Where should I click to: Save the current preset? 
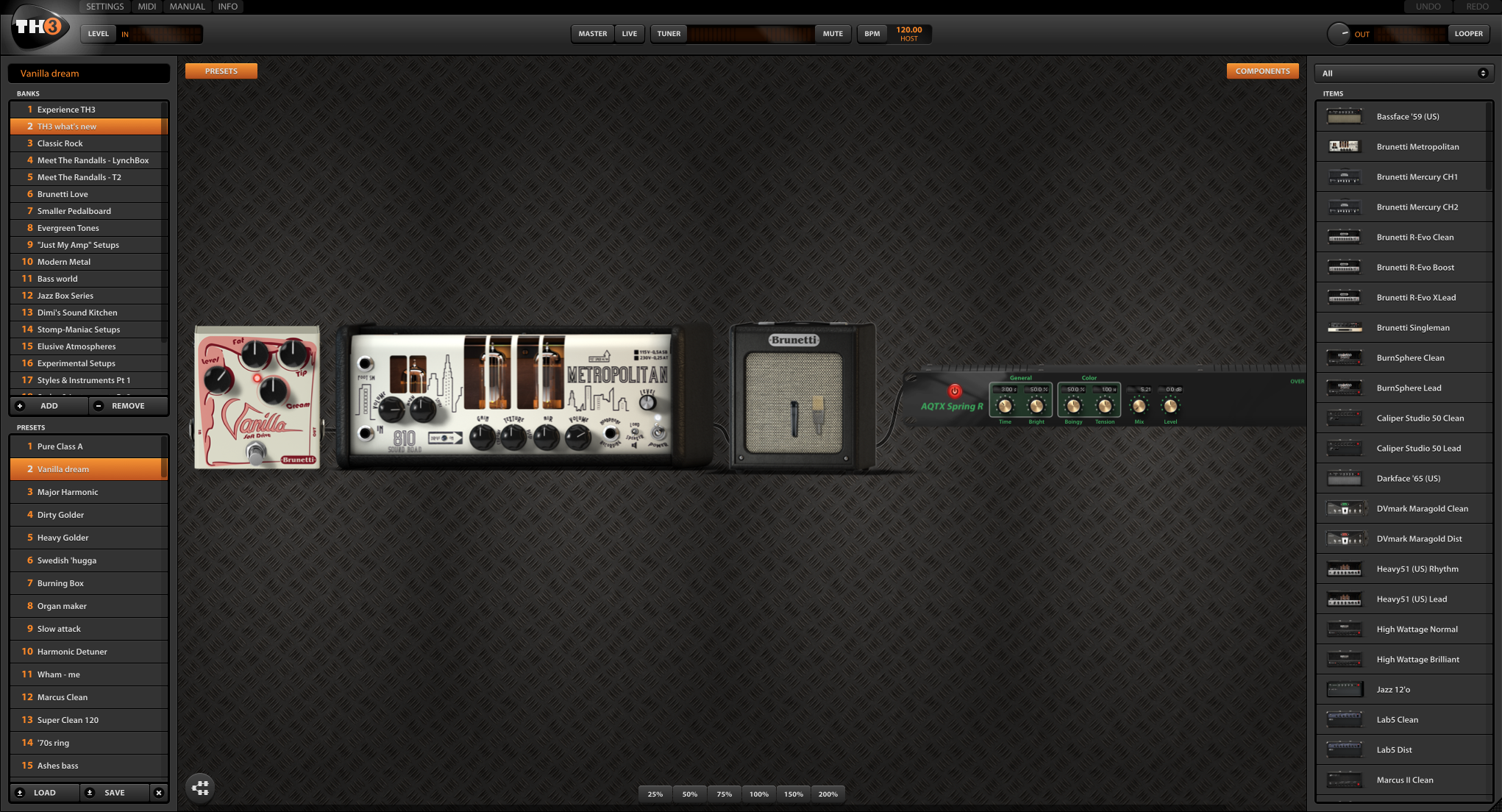coord(114,792)
